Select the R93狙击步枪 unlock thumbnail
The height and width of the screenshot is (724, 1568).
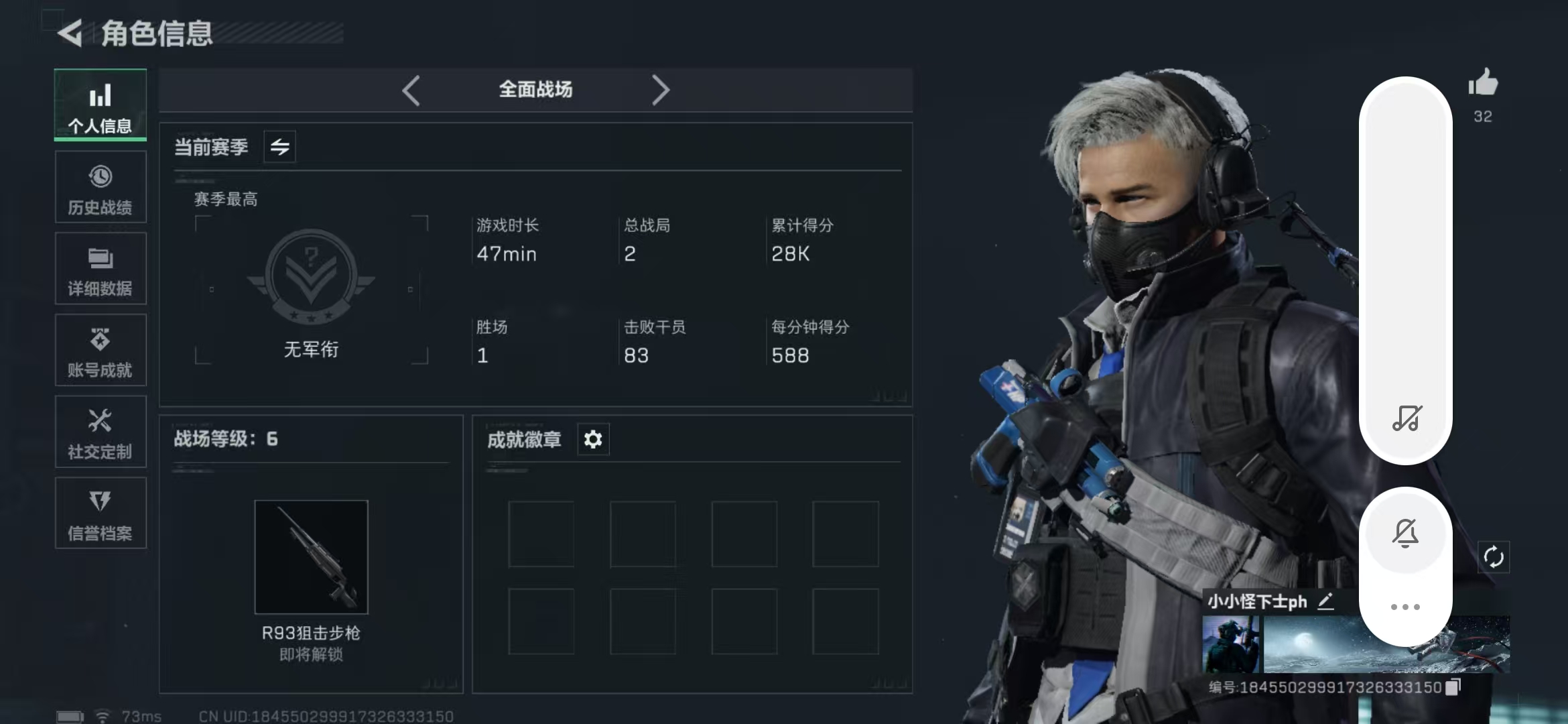pos(312,556)
